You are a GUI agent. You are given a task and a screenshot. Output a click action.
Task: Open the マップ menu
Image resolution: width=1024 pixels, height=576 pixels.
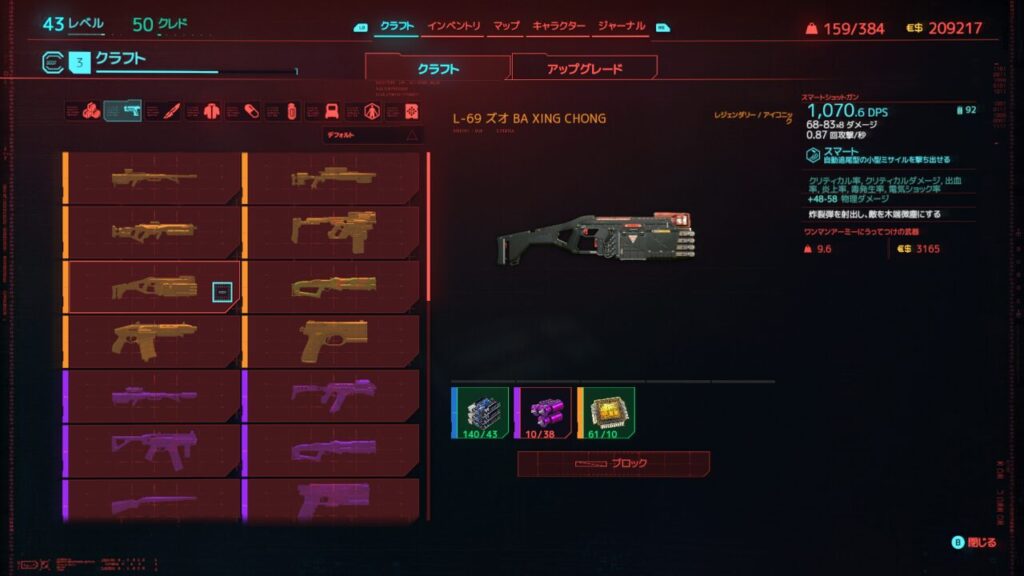[x=506, y=25]
